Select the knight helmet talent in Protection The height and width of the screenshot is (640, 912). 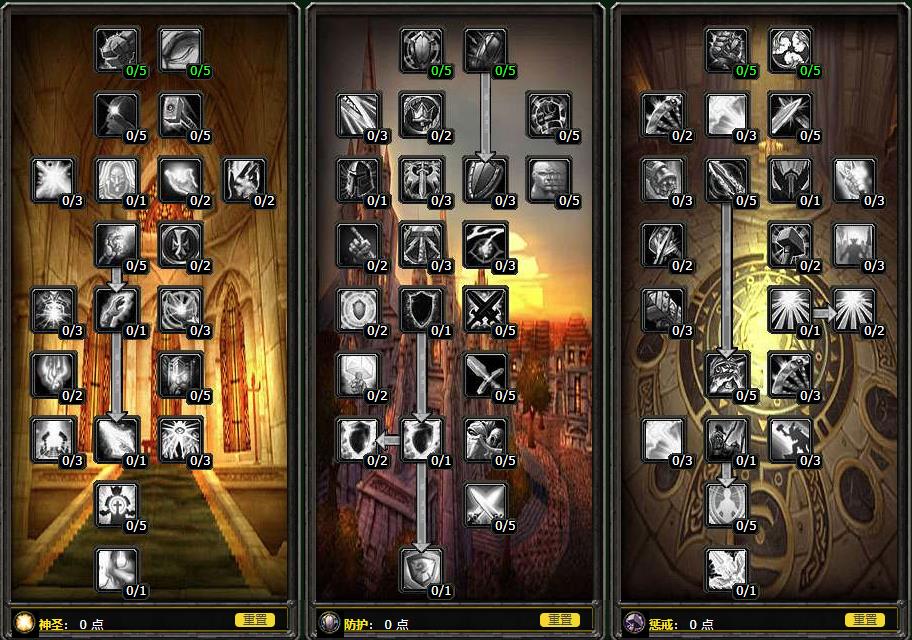[x=358, y=180]
